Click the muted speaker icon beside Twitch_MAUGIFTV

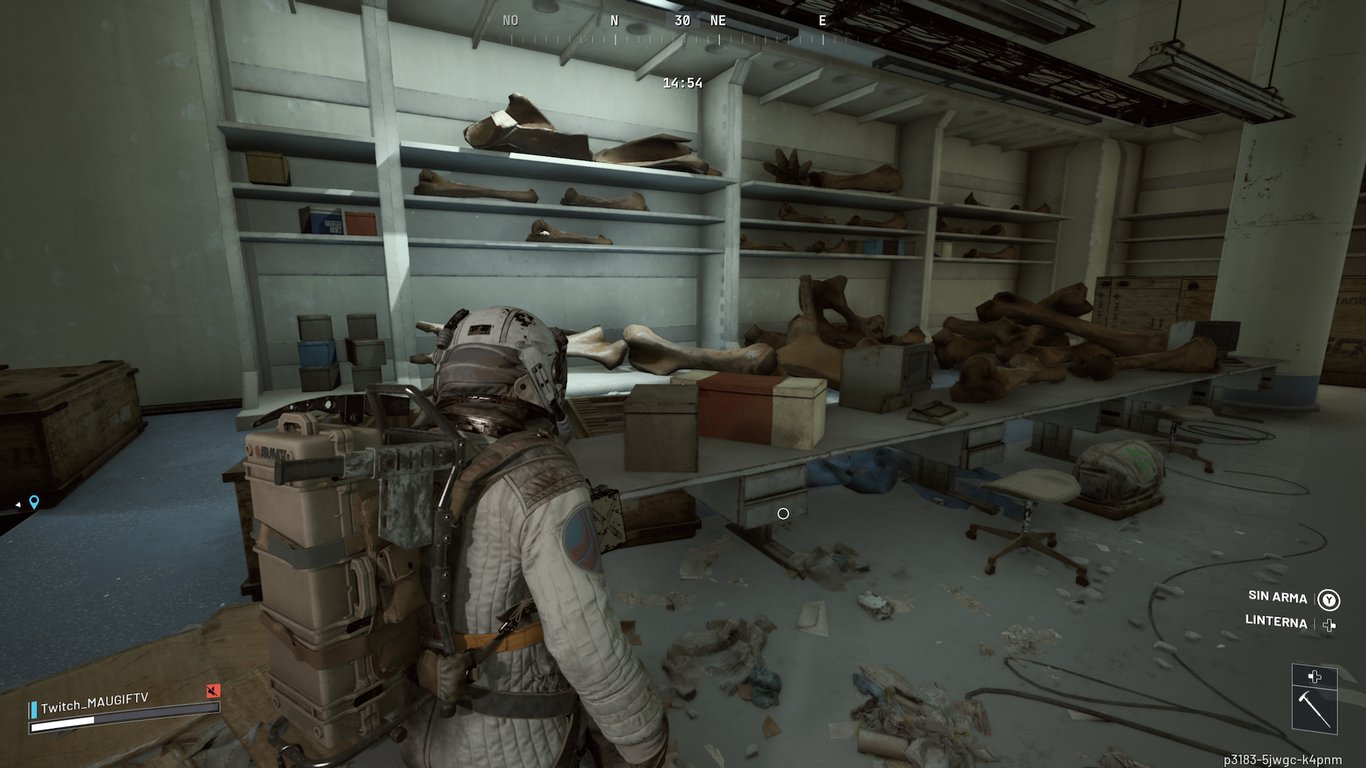[x=212, y=691]
